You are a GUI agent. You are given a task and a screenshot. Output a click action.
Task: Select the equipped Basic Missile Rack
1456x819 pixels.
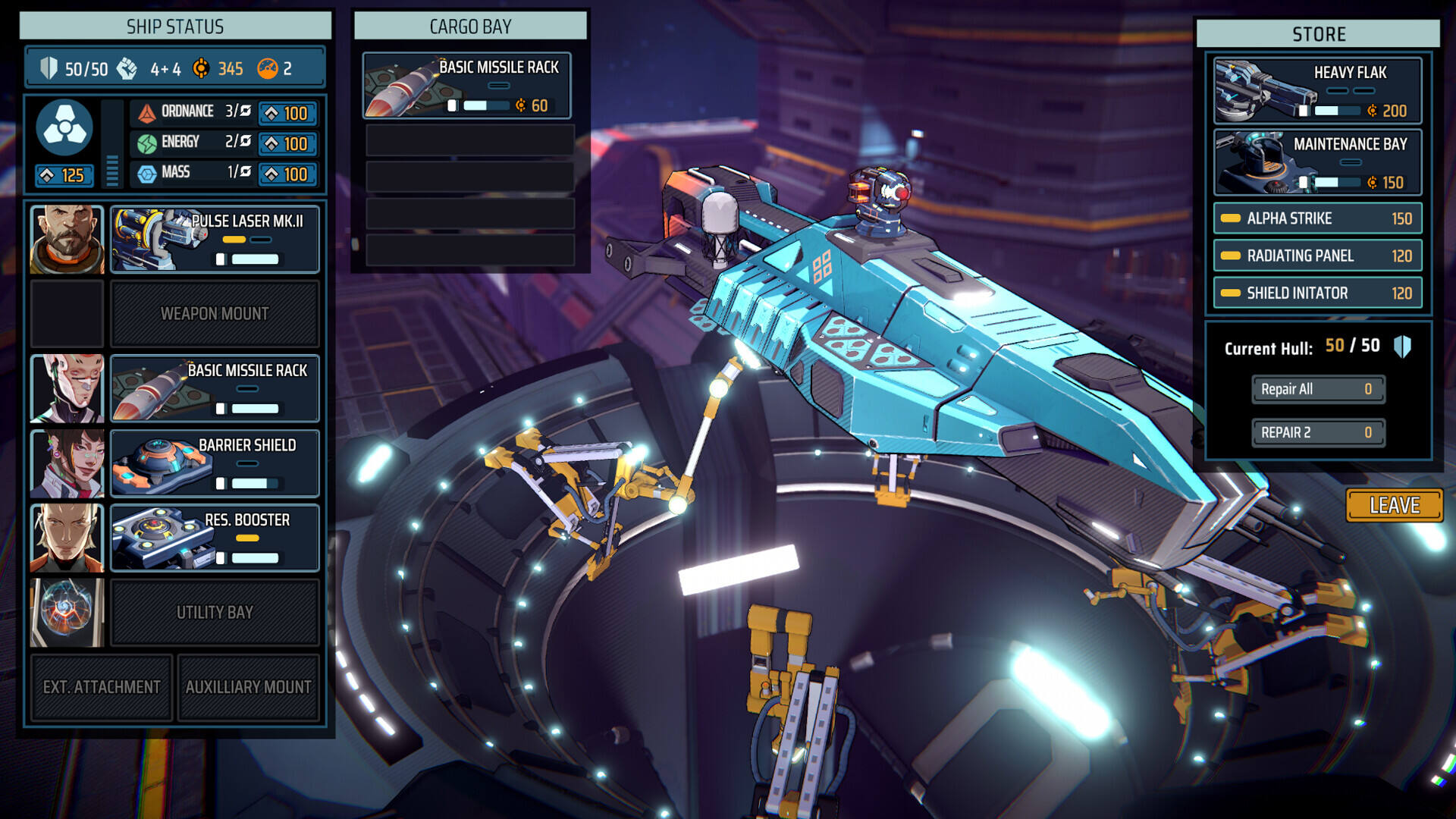click(215, 388)
